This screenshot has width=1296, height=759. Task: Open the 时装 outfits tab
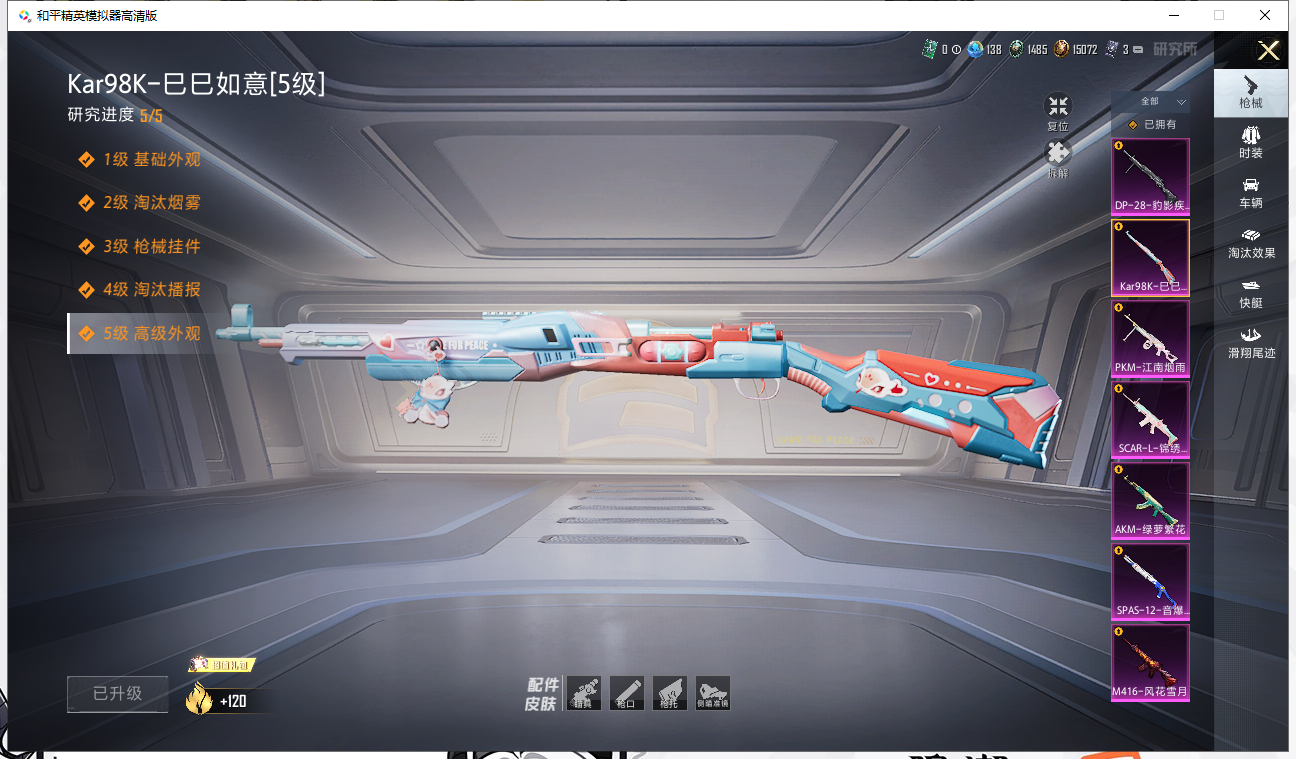tap(1250, 143)
